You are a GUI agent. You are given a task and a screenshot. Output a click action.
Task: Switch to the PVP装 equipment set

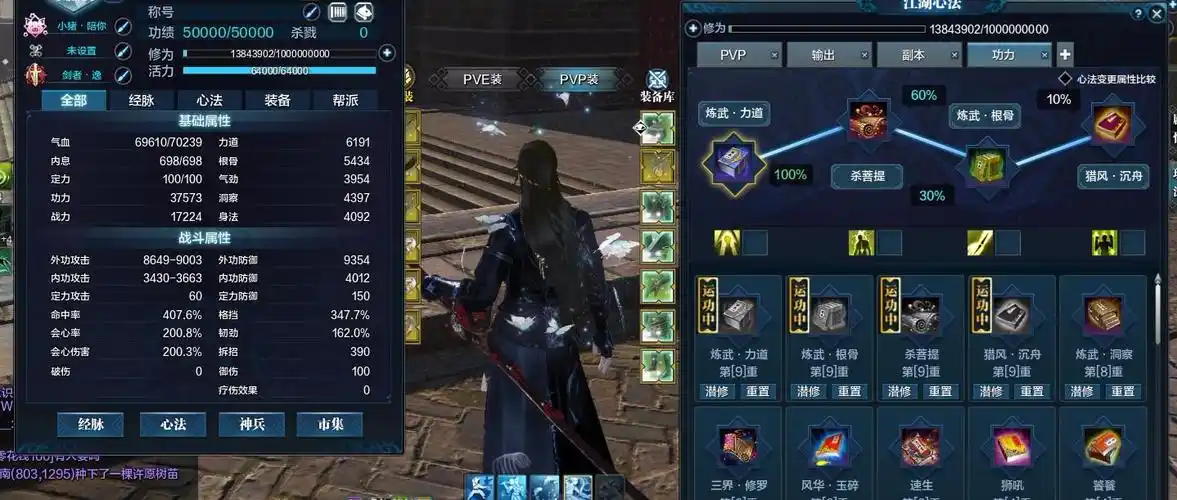[x=579, y=80]
